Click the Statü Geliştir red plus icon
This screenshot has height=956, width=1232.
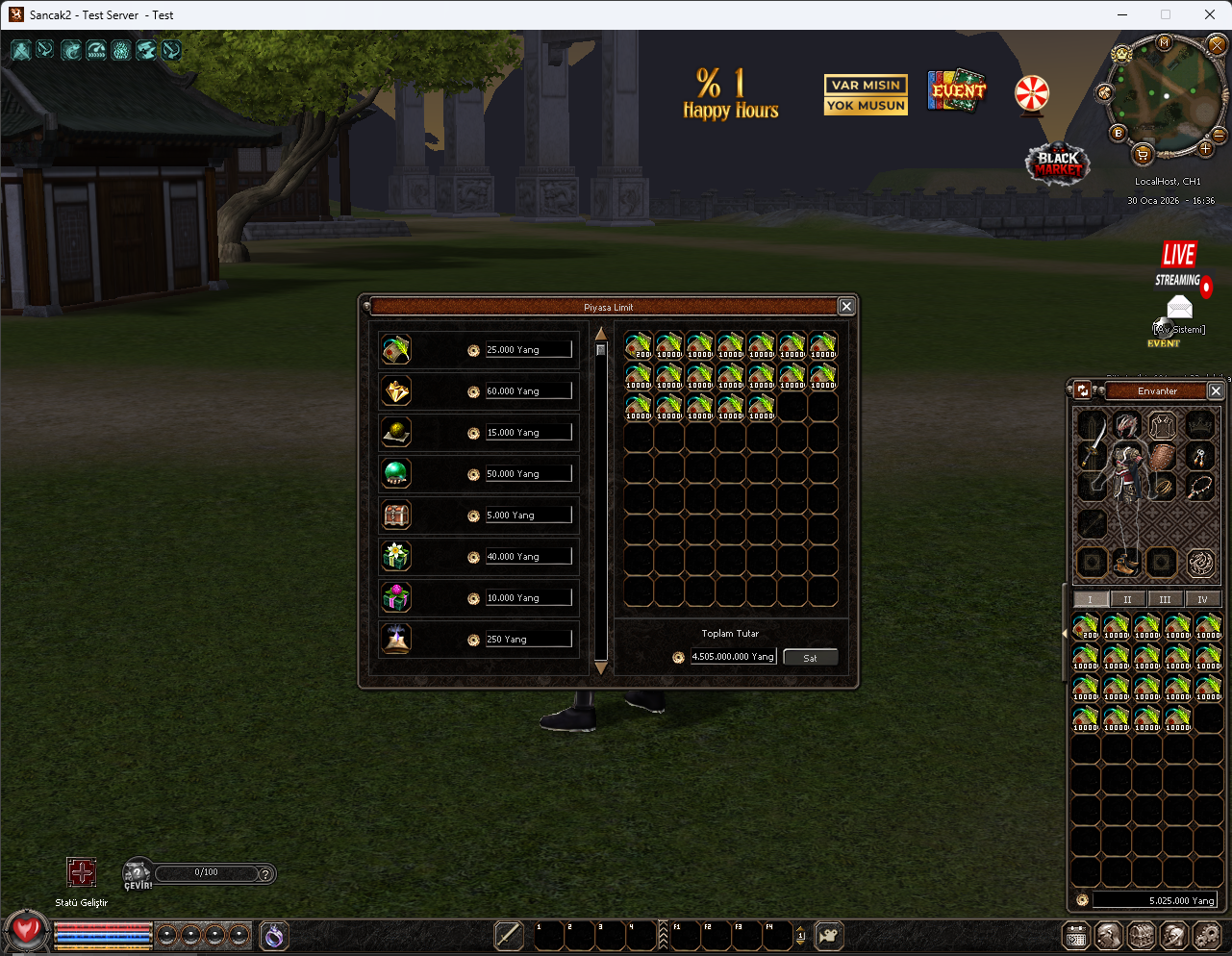(x=82, y=872)
